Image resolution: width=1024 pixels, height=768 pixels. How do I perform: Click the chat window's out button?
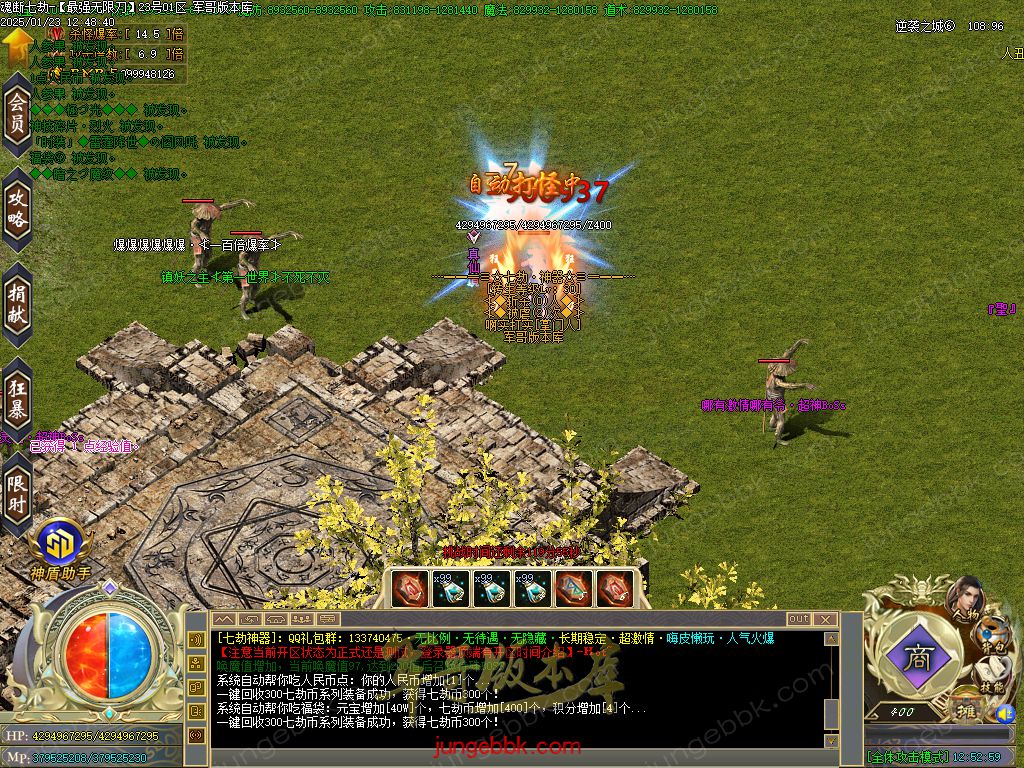pyautogui.click(x=799, y=619)
